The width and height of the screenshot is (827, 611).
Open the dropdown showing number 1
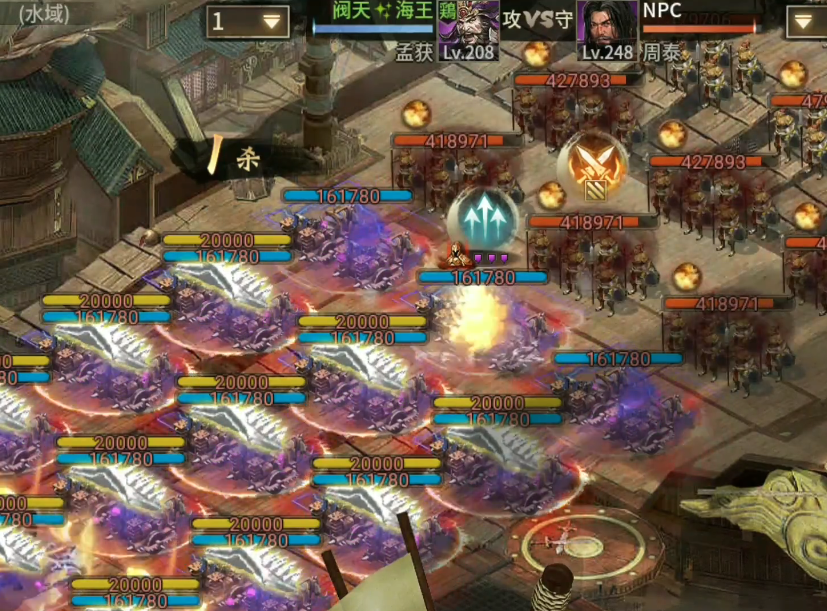pyautogui.click(x=247, y=22)
